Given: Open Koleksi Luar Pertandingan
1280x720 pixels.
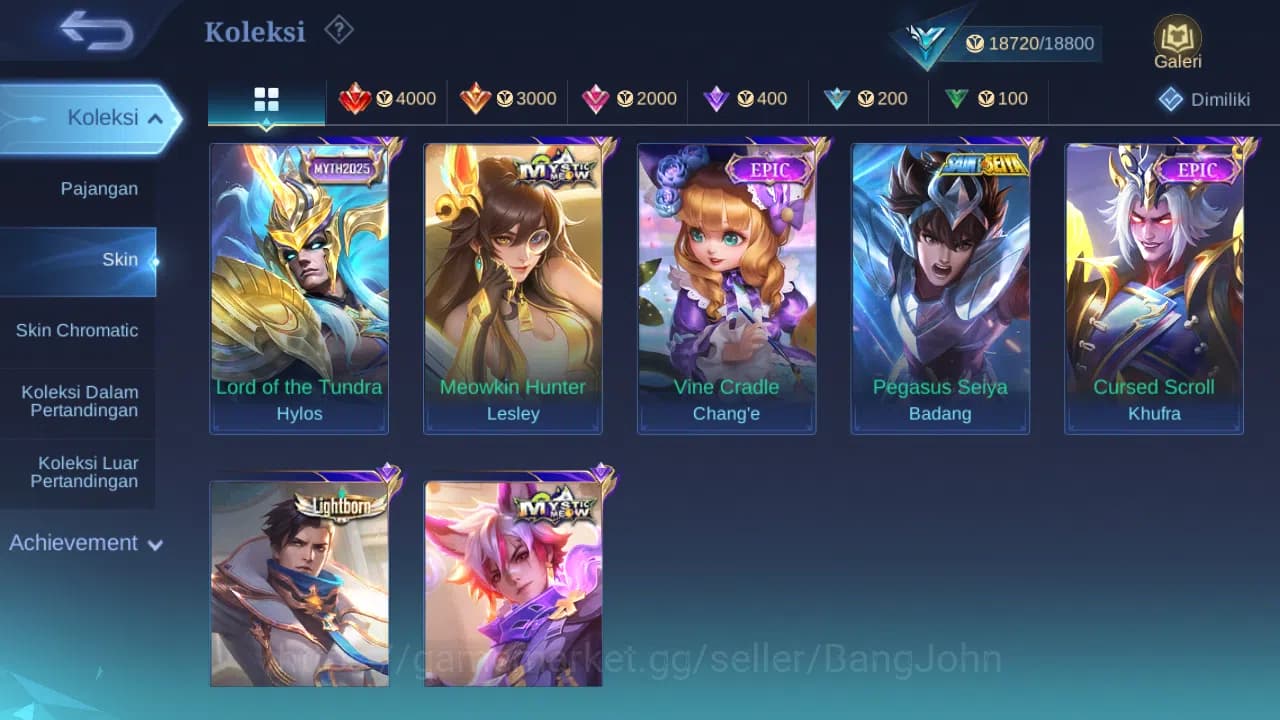Looking at the screenshot, I should [x=88, y=472].
